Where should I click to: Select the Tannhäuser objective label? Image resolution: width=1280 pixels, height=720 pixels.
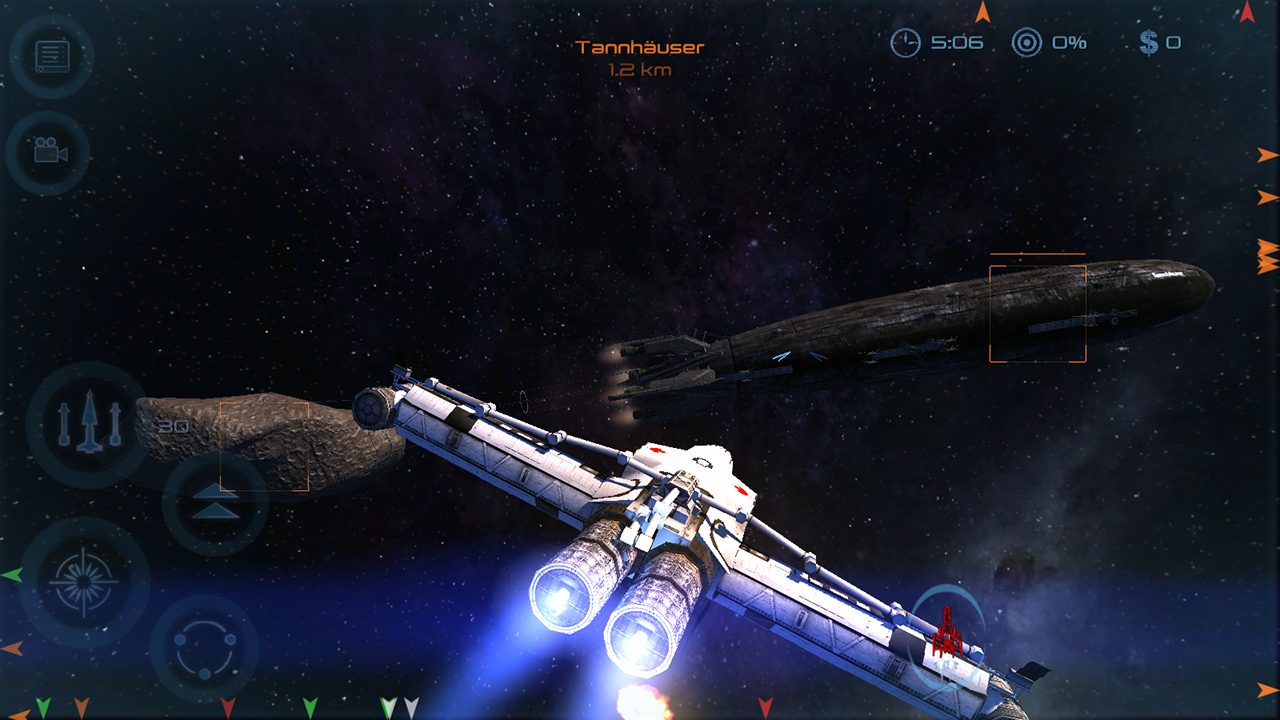tap(640, 45)
